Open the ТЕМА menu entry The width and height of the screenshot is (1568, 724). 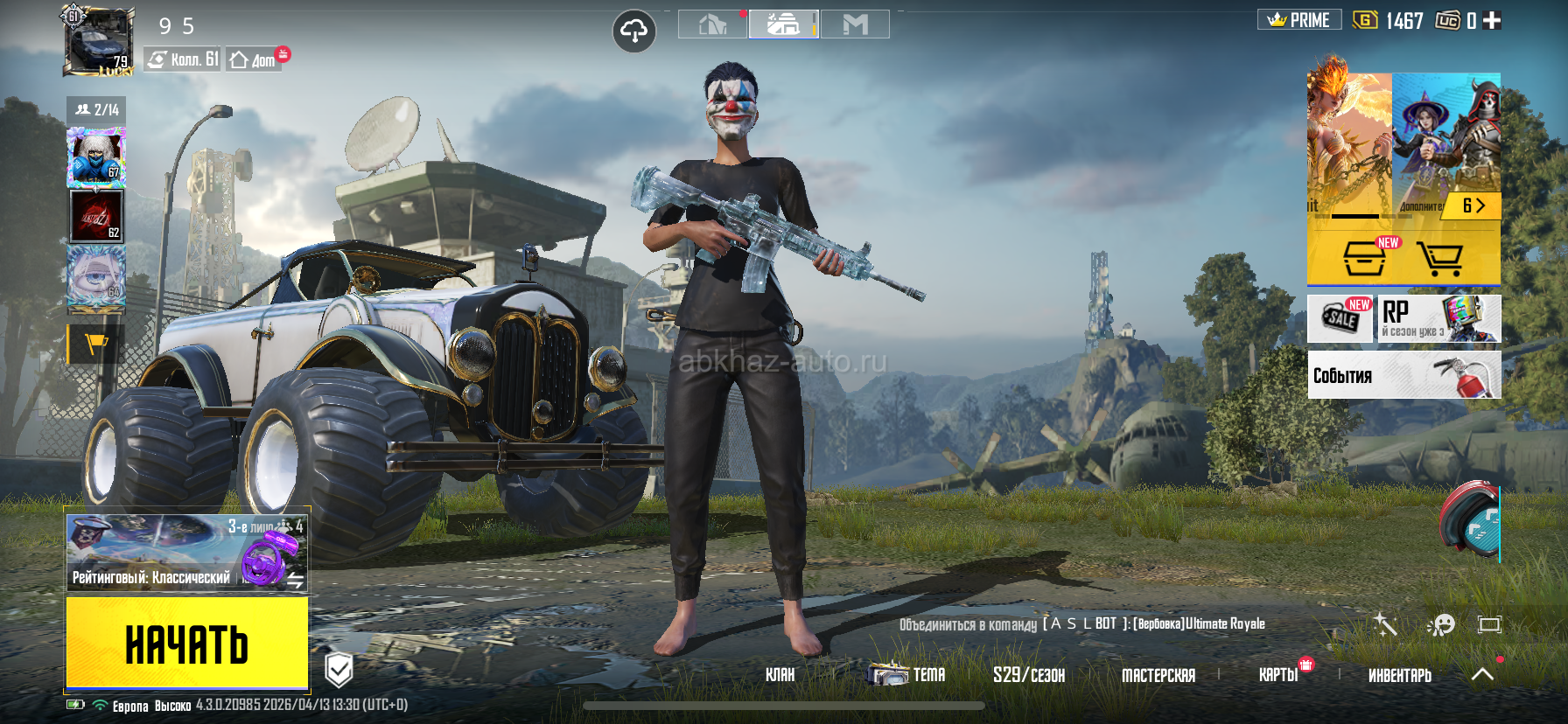pos(910,675)
